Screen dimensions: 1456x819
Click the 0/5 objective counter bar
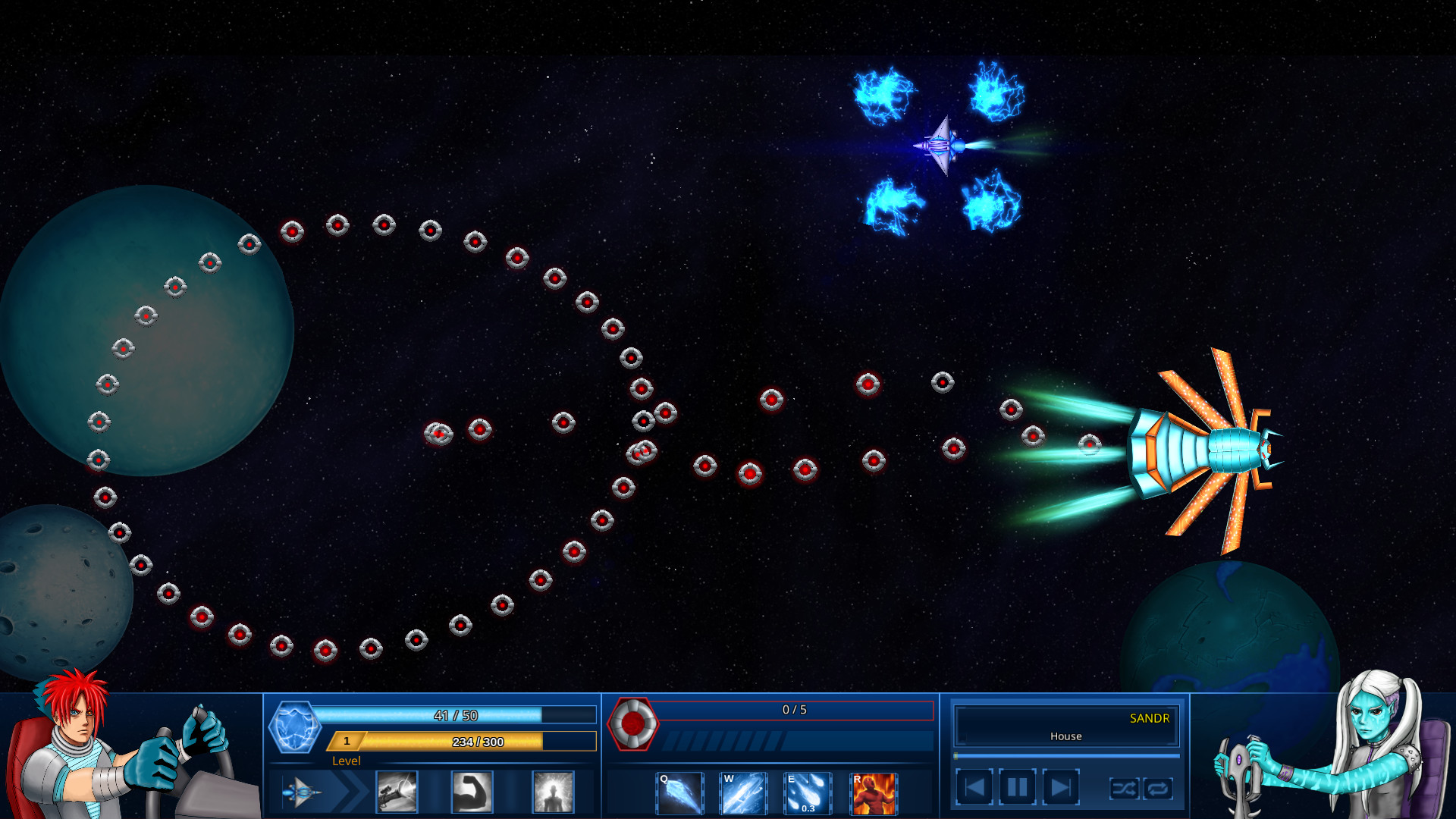point(795,711)
